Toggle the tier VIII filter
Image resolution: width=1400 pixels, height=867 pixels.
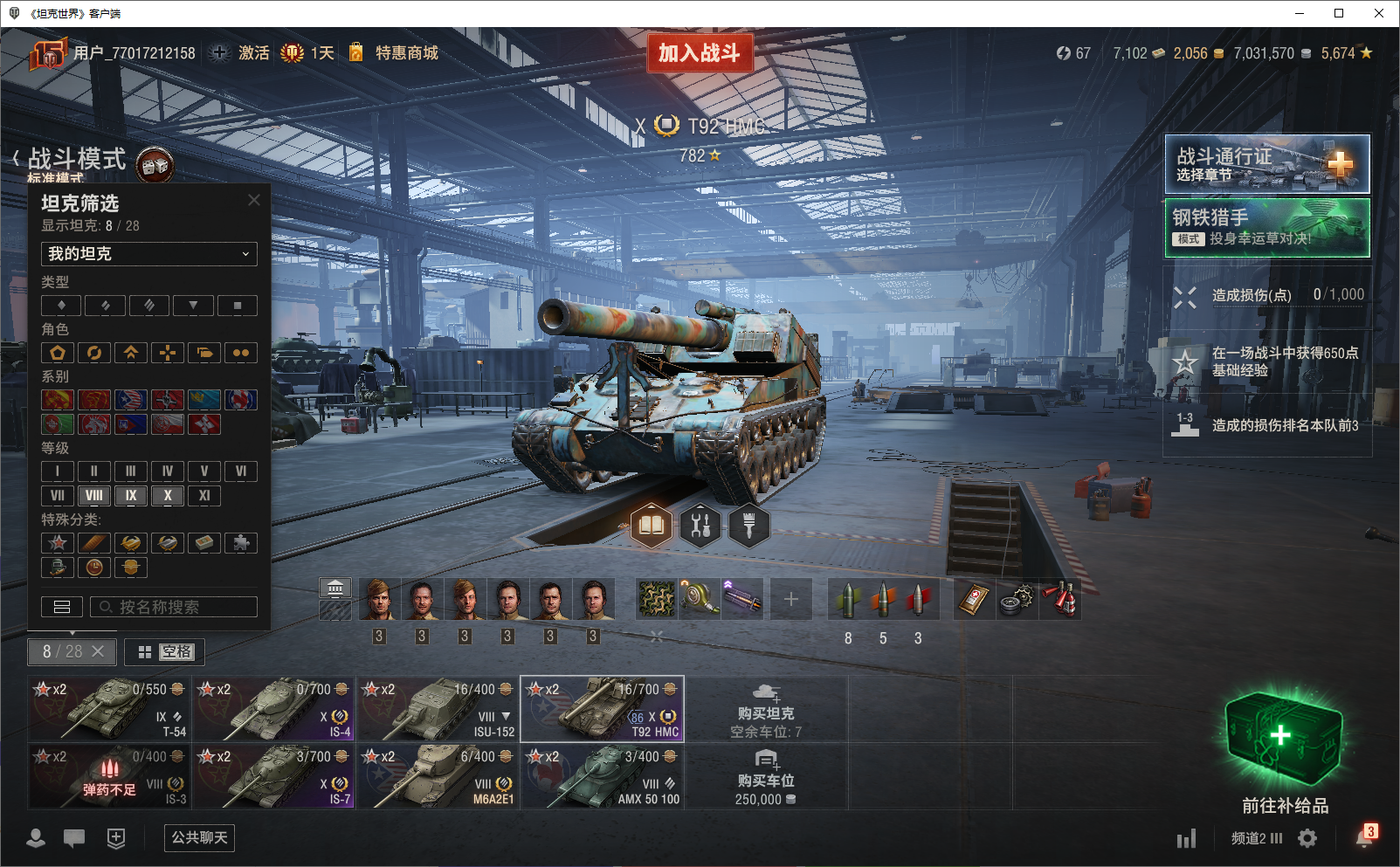[94, 496]
